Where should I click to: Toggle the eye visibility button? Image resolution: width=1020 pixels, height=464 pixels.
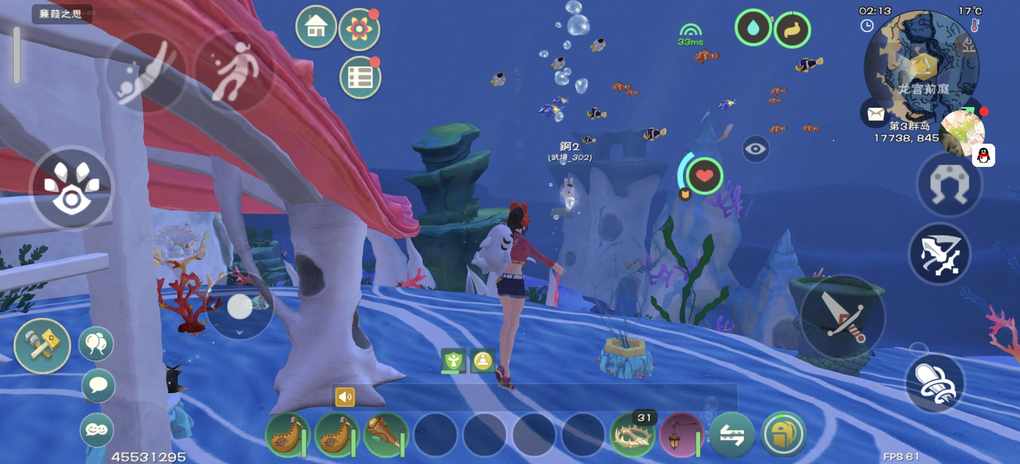[x=756, y=149]
